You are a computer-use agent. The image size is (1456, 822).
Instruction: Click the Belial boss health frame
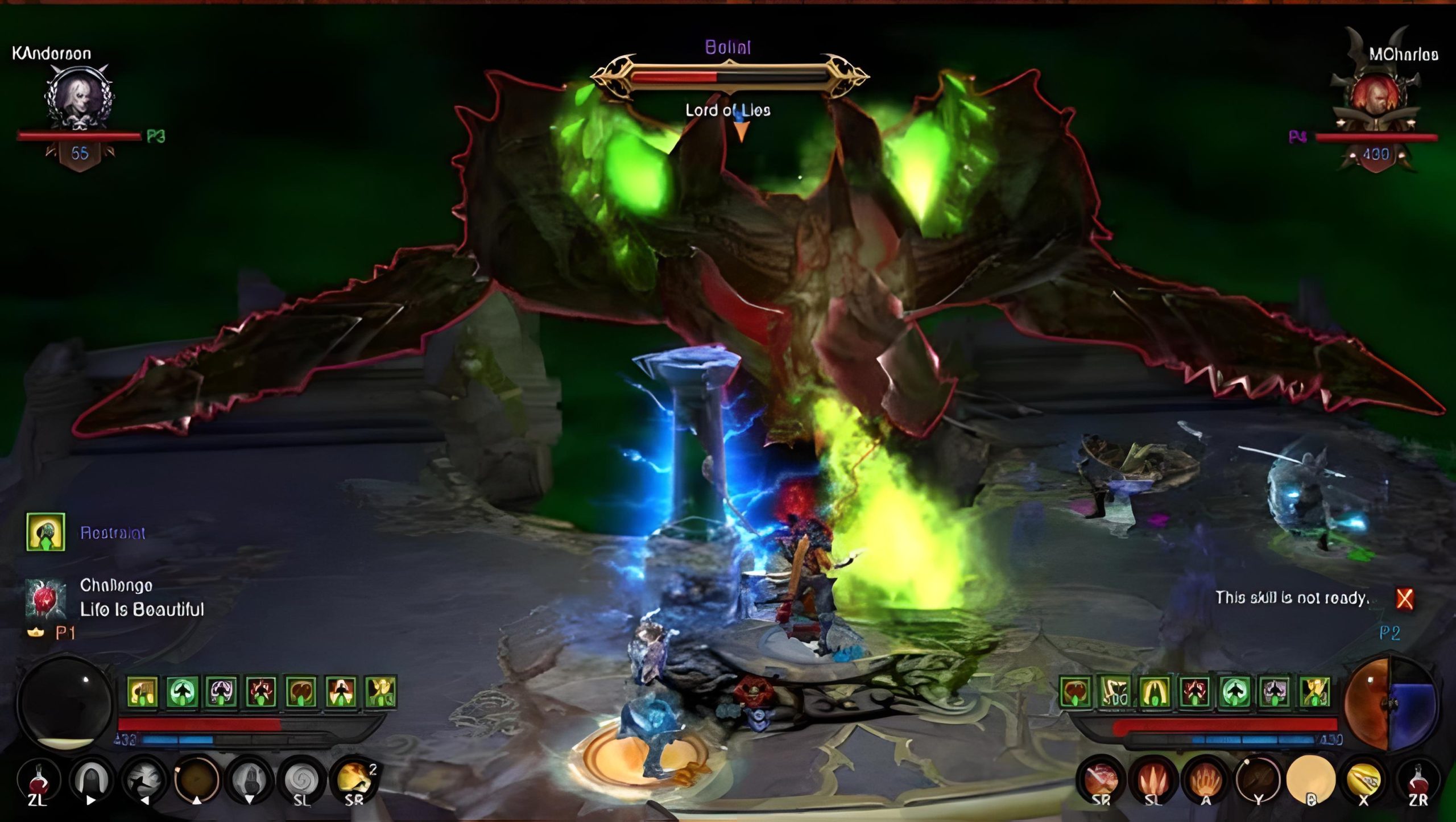click(729, 77)
